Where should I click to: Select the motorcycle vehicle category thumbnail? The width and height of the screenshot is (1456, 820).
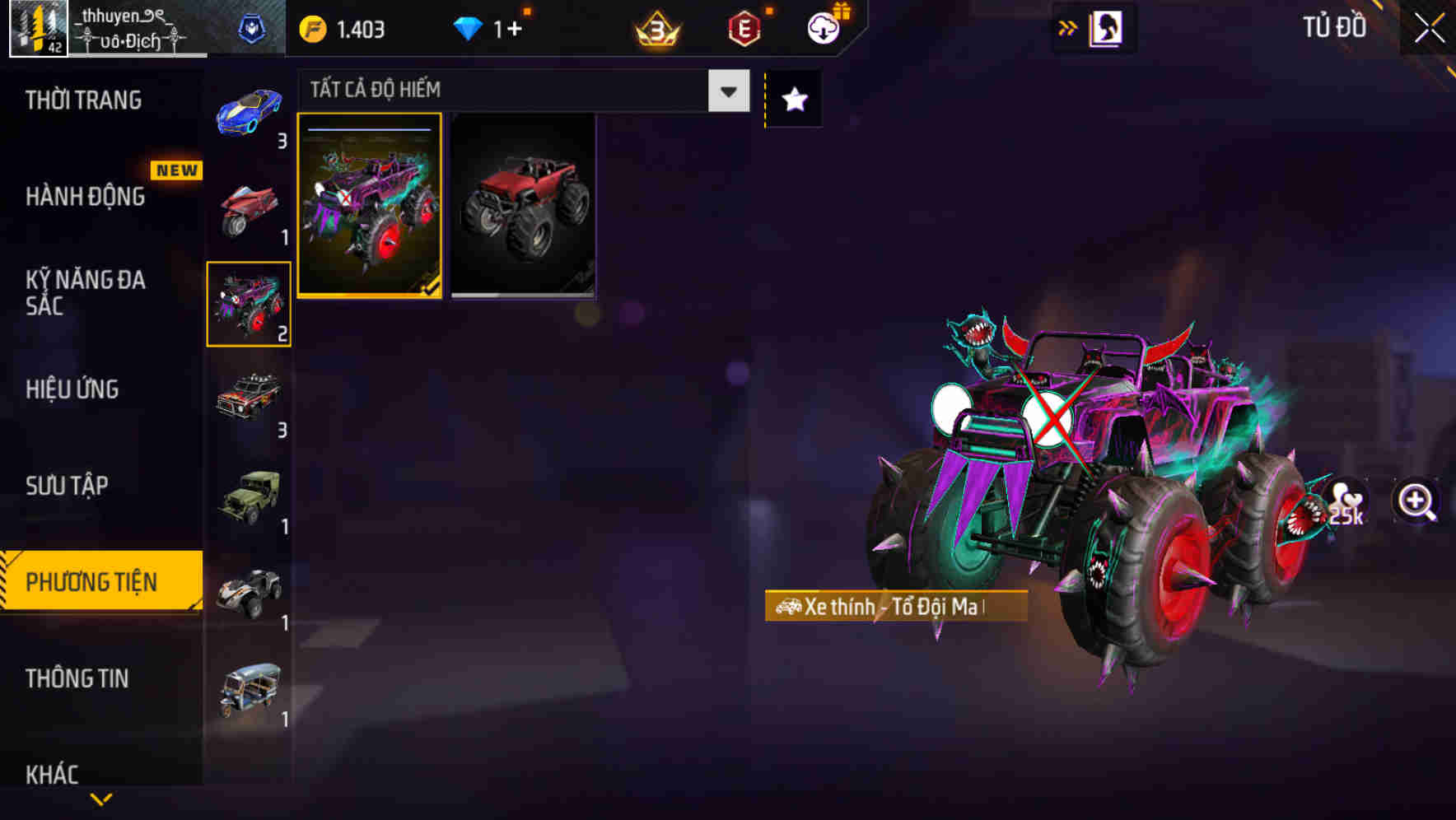click(x=247, y=208)
